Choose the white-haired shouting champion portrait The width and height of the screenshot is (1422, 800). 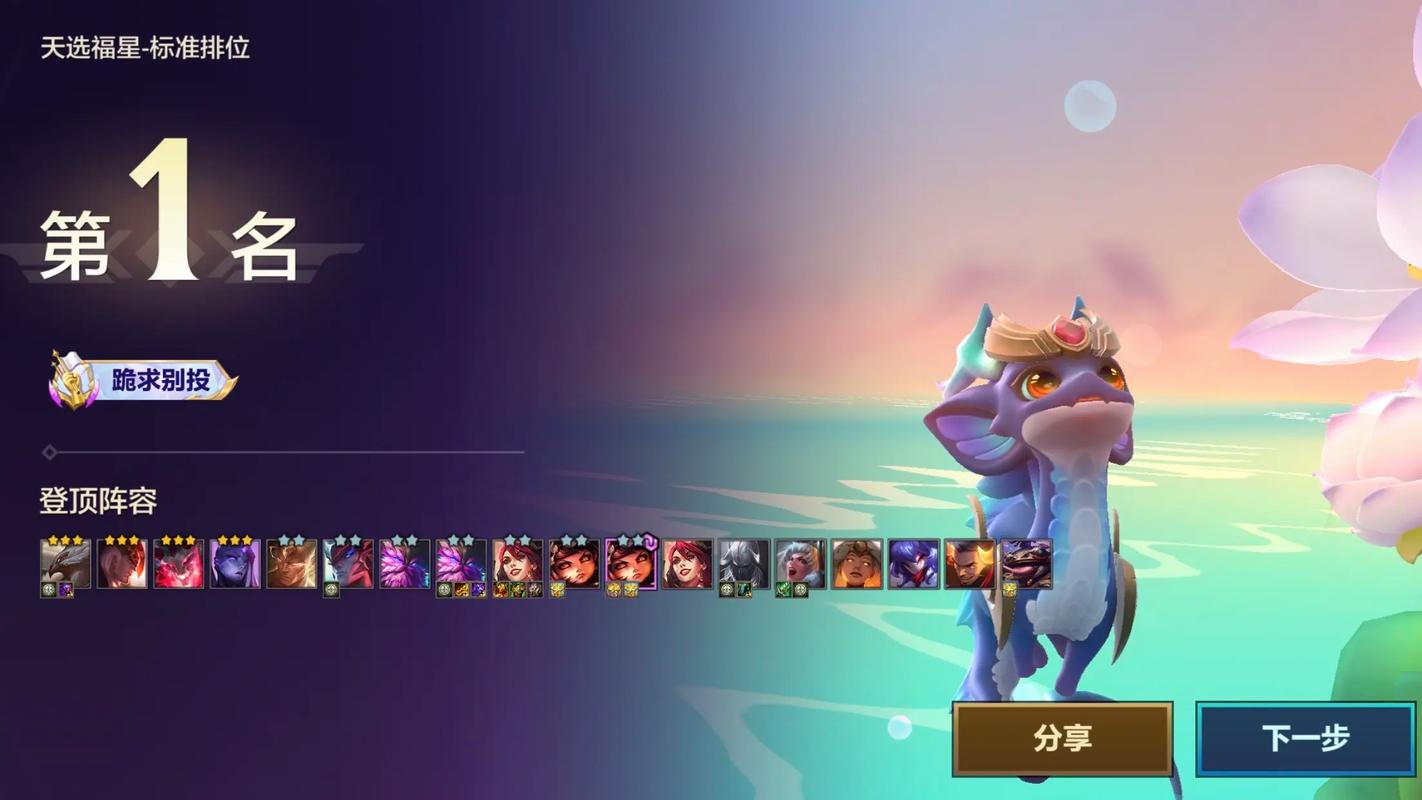point(800,564)
